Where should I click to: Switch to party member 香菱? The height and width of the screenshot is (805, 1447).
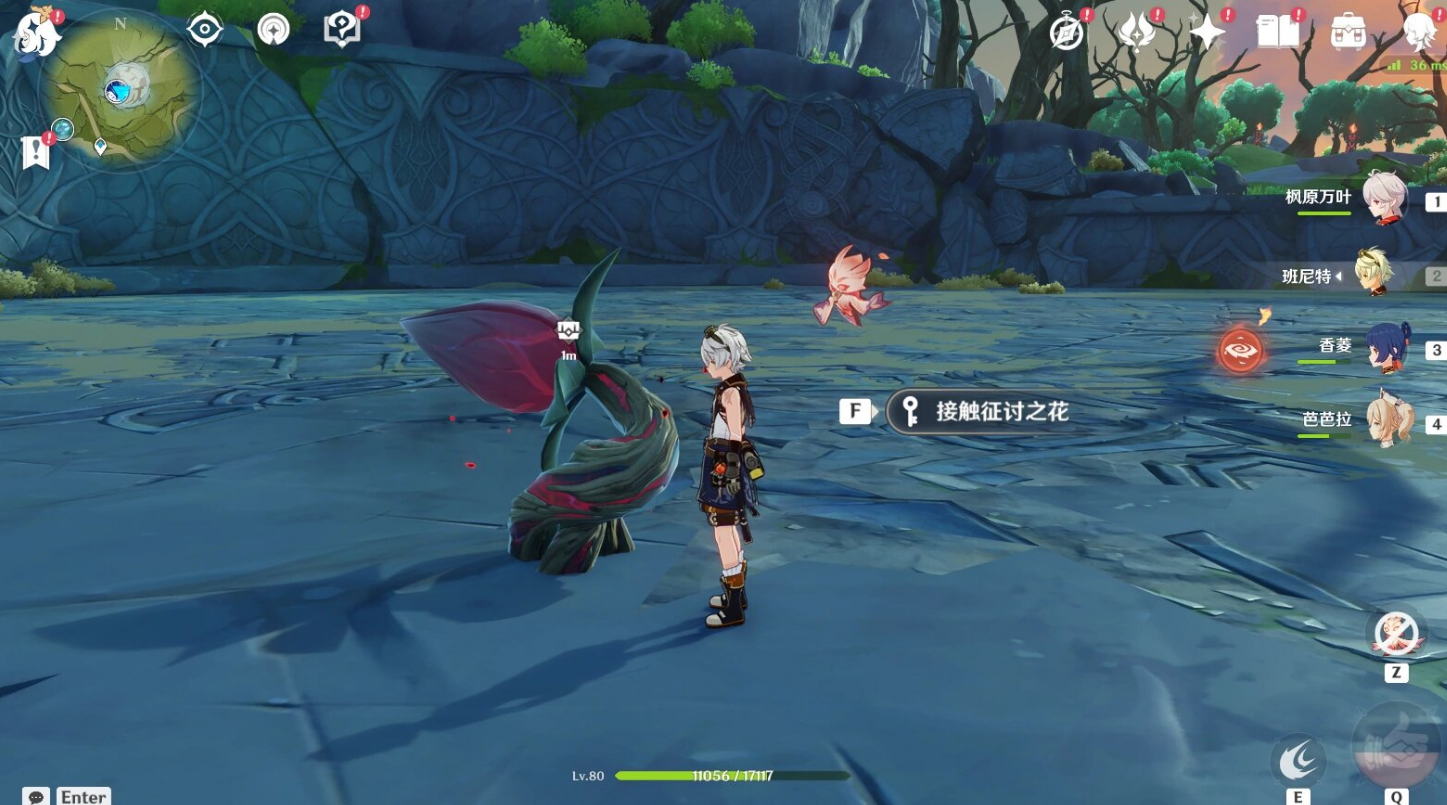click(x=1387, y=348)
